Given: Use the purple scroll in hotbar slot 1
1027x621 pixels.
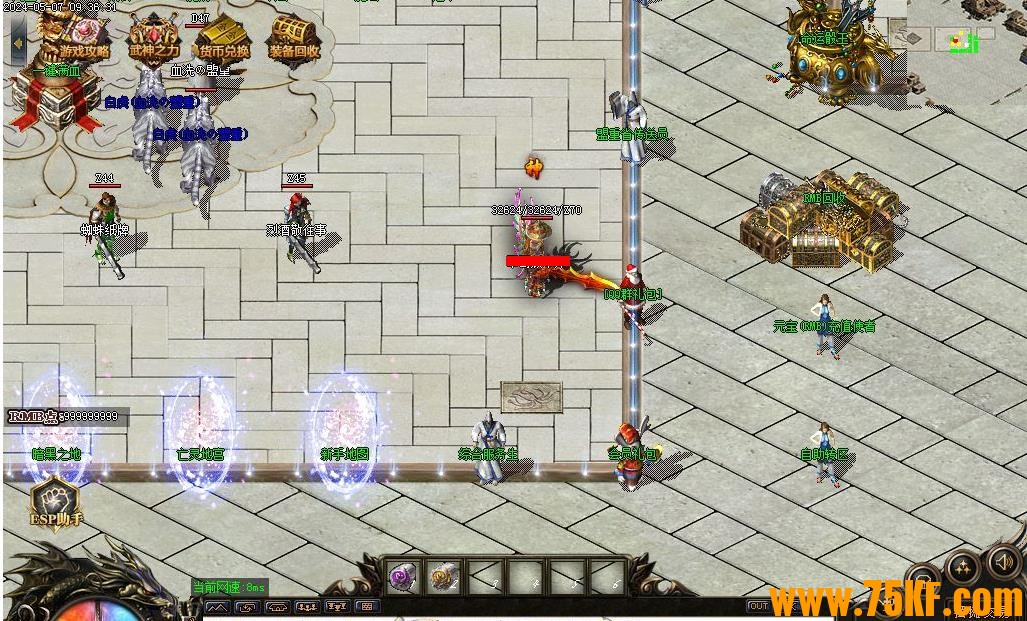Looking at the screenshot, I should [403, 576].
